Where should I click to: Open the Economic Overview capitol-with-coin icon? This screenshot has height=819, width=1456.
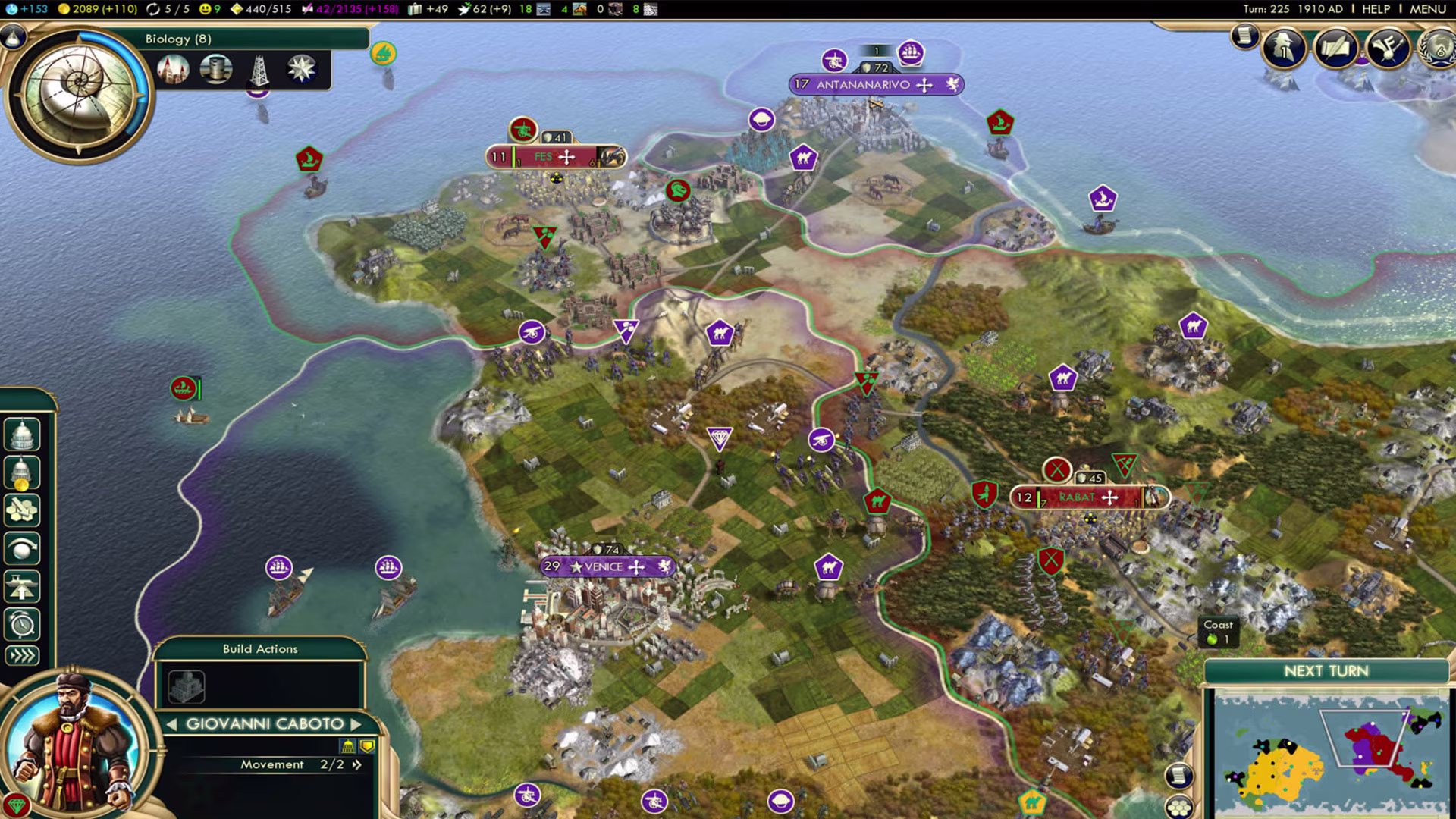pos(22,472)
